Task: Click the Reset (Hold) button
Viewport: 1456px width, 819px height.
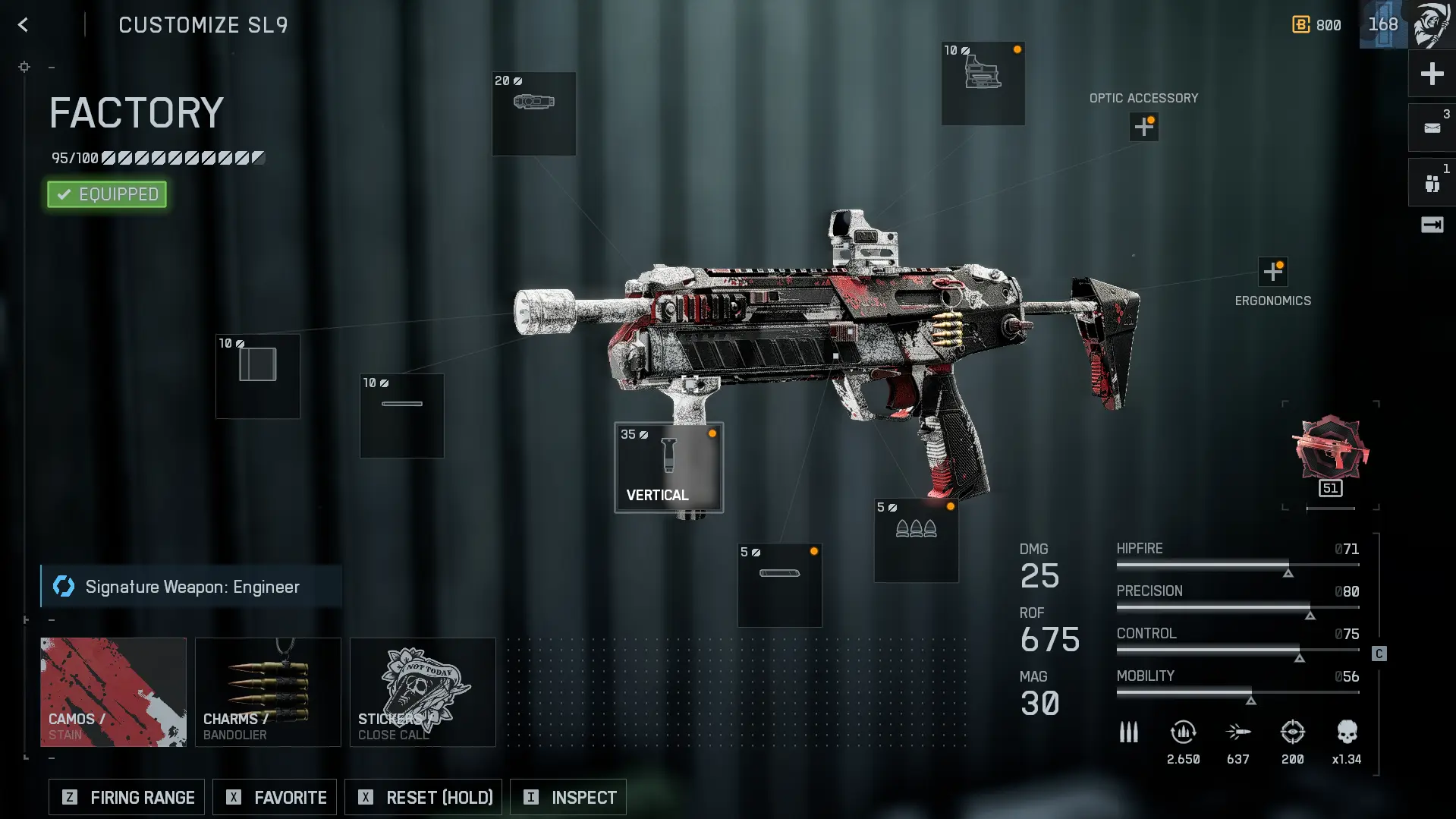Action: pyautogui.click(x=423, y=797)
